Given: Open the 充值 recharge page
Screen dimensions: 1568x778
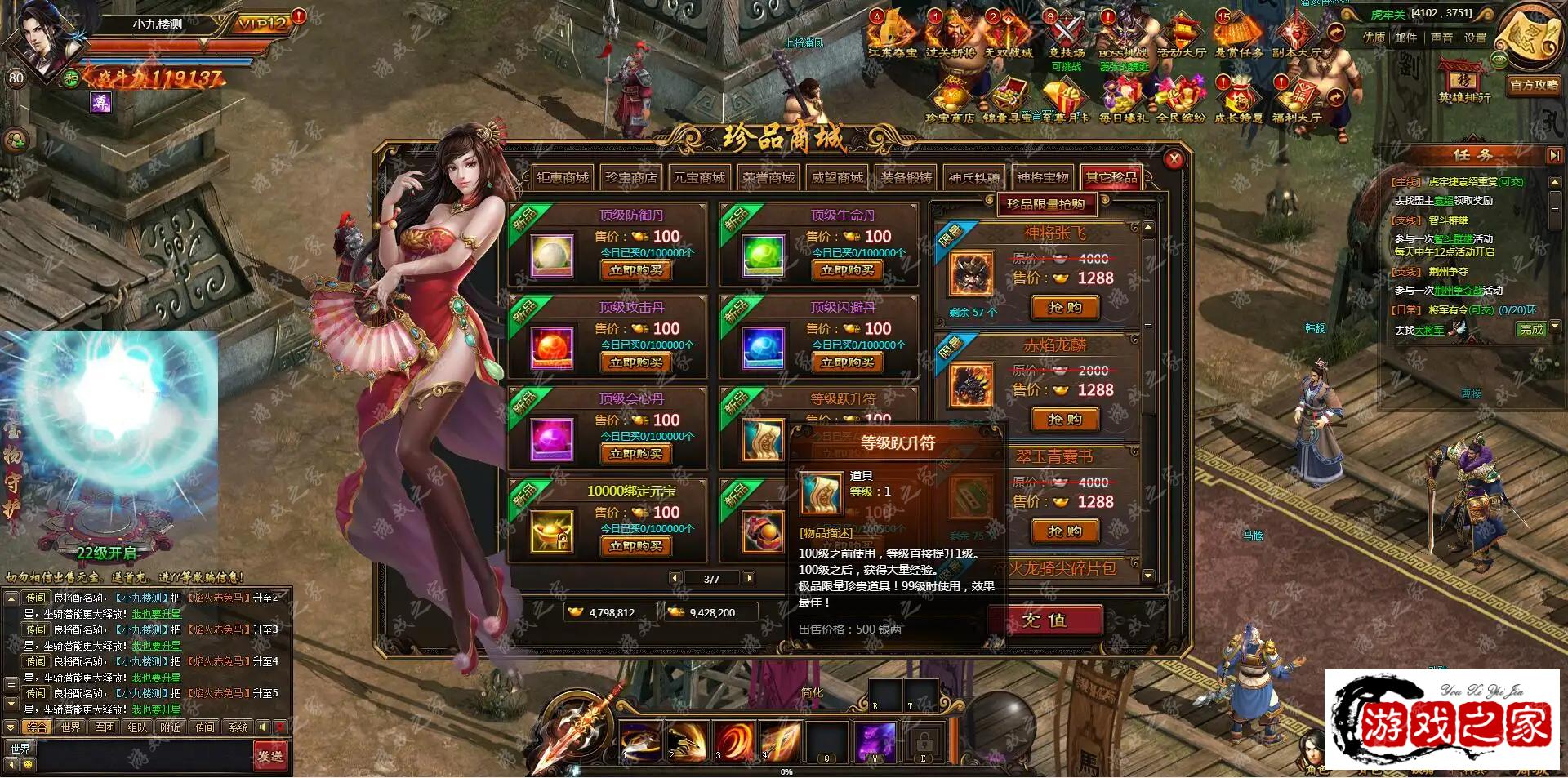Looking at the screenshot, I should (x=1045, y=620).
